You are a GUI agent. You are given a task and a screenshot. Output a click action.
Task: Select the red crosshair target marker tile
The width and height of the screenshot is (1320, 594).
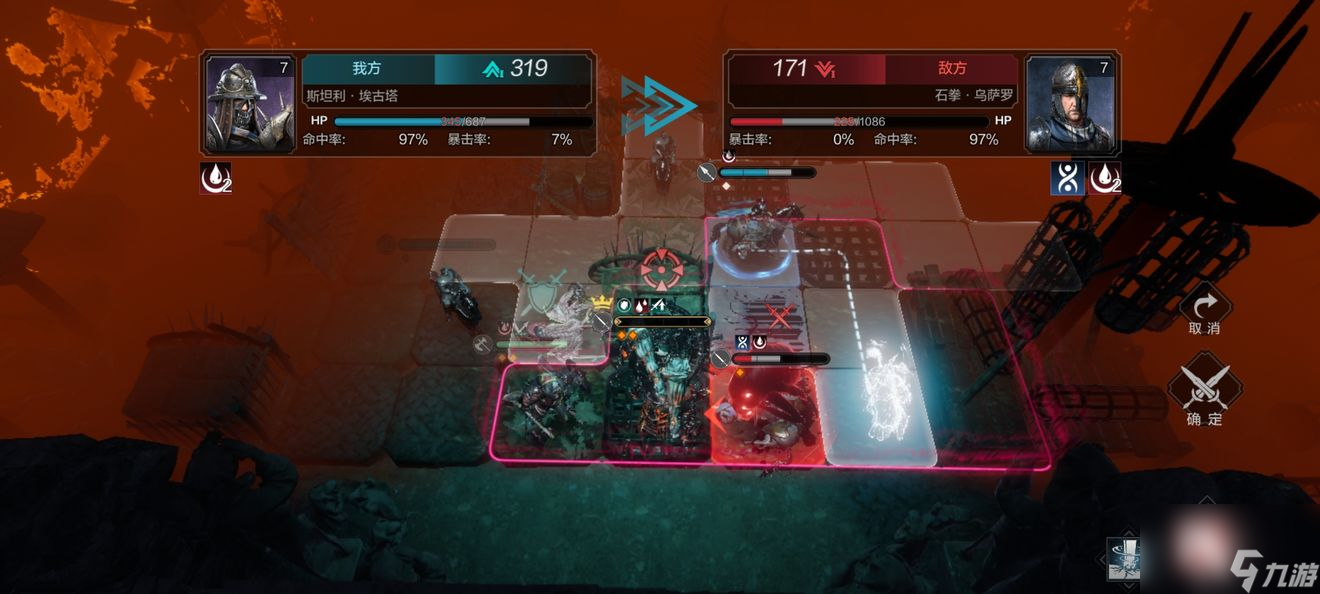(x=659, y=268)
